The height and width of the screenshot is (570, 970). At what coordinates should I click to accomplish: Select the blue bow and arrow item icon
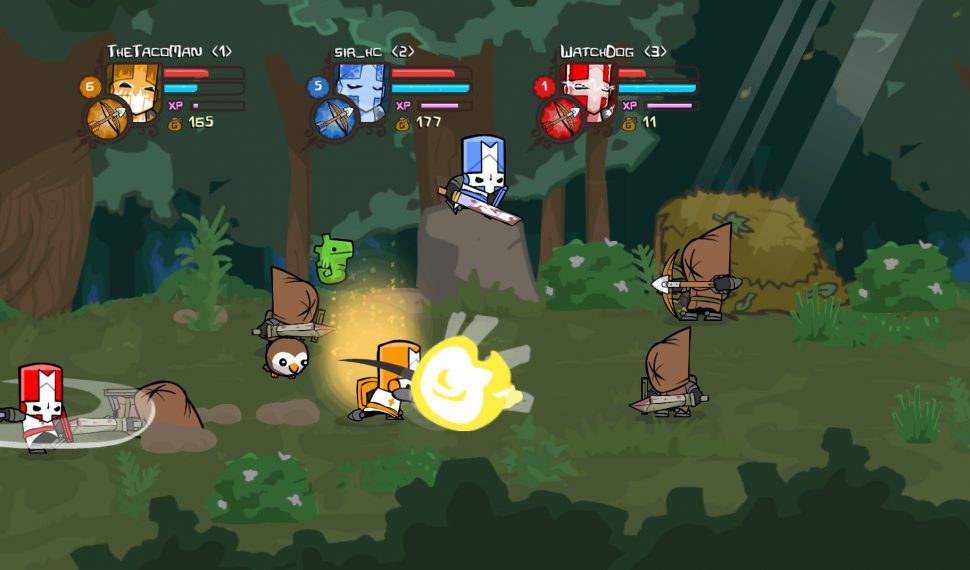coord(335,120)
